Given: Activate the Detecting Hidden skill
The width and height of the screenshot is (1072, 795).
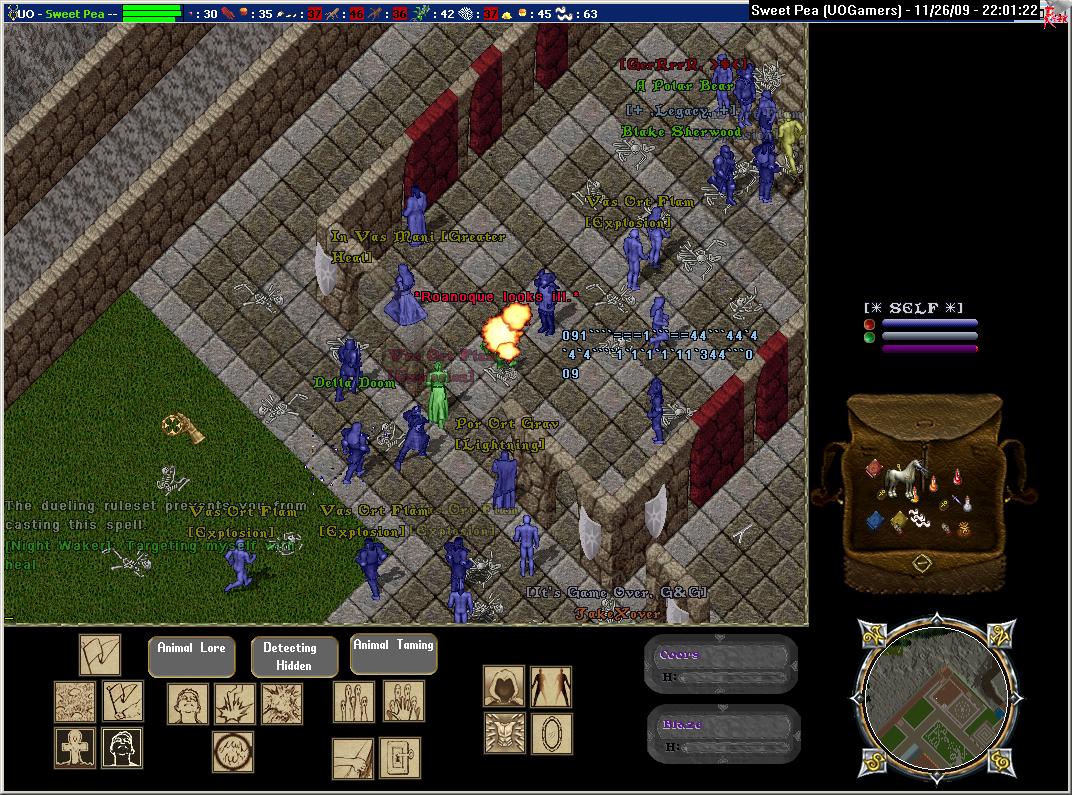Looking at the screenshot, I should [288, 656].
